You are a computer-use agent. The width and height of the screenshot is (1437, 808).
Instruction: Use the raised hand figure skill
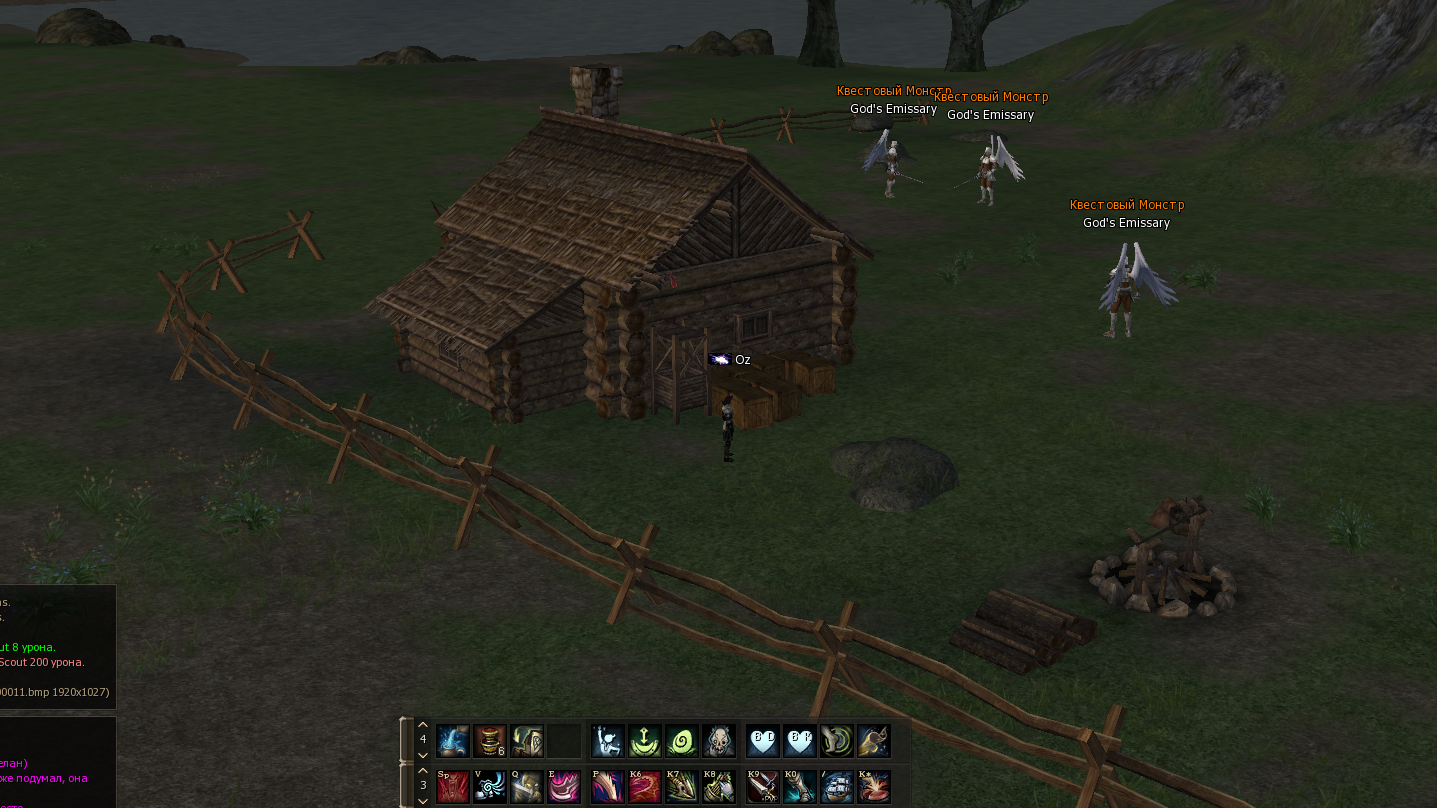pyautogui.click(x=608, y=742)
